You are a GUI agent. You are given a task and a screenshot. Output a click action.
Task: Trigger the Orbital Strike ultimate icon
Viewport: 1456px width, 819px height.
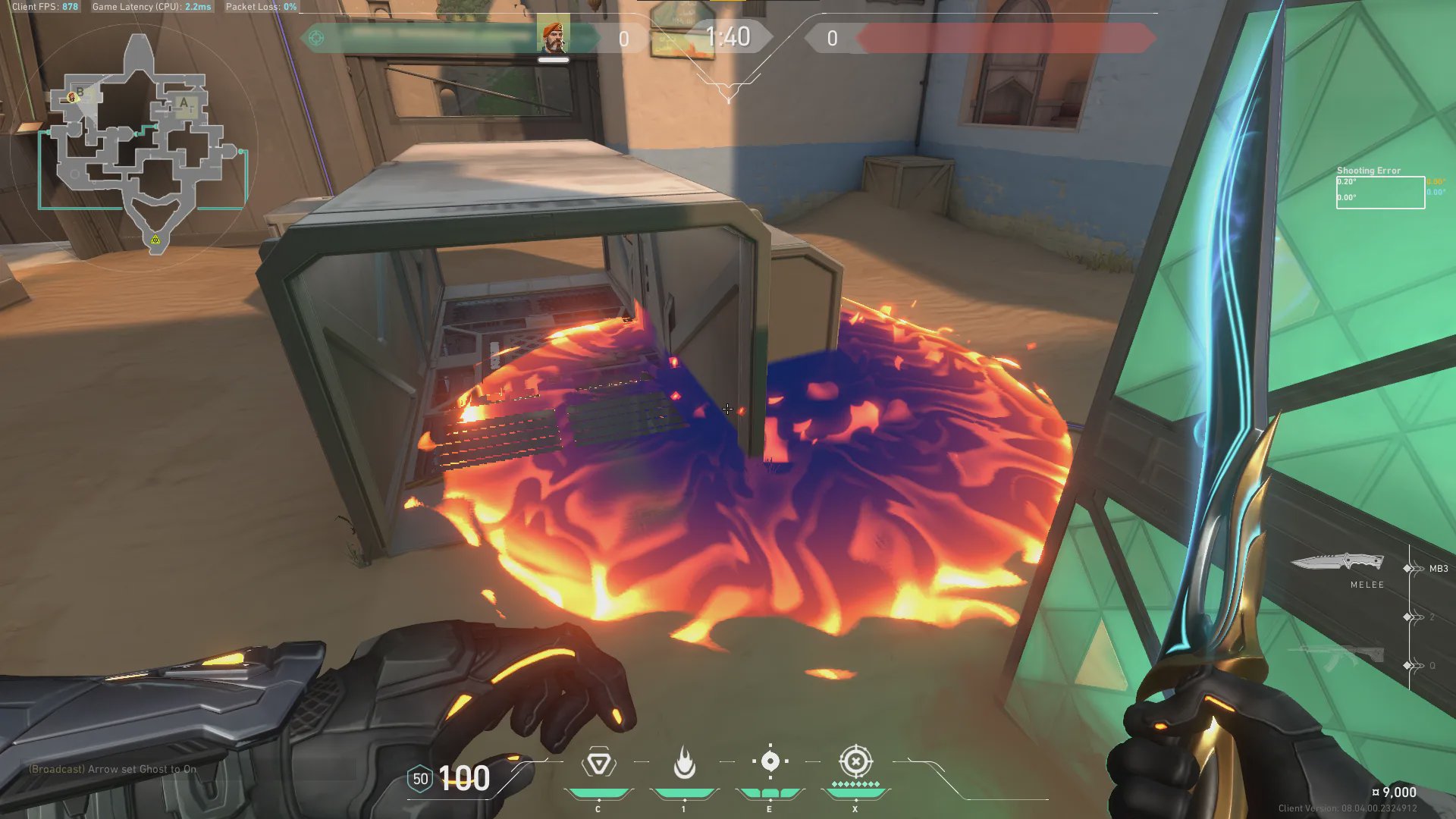coord(855,761)
